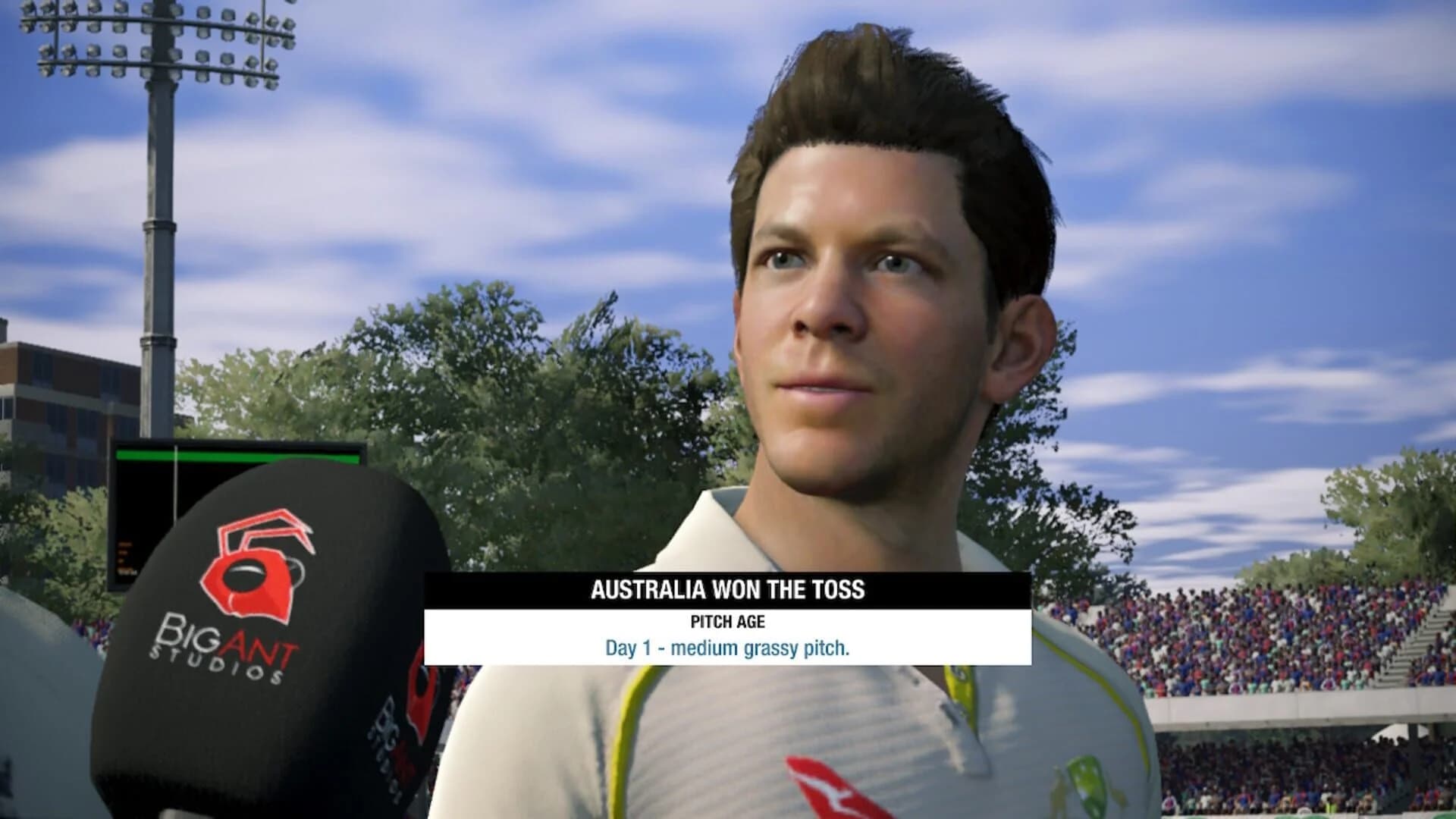Click the smaller Big Ant logo on the second microphone
Image resolution: width=1456 pixels, height=819 pixels.
coord(416,709)
